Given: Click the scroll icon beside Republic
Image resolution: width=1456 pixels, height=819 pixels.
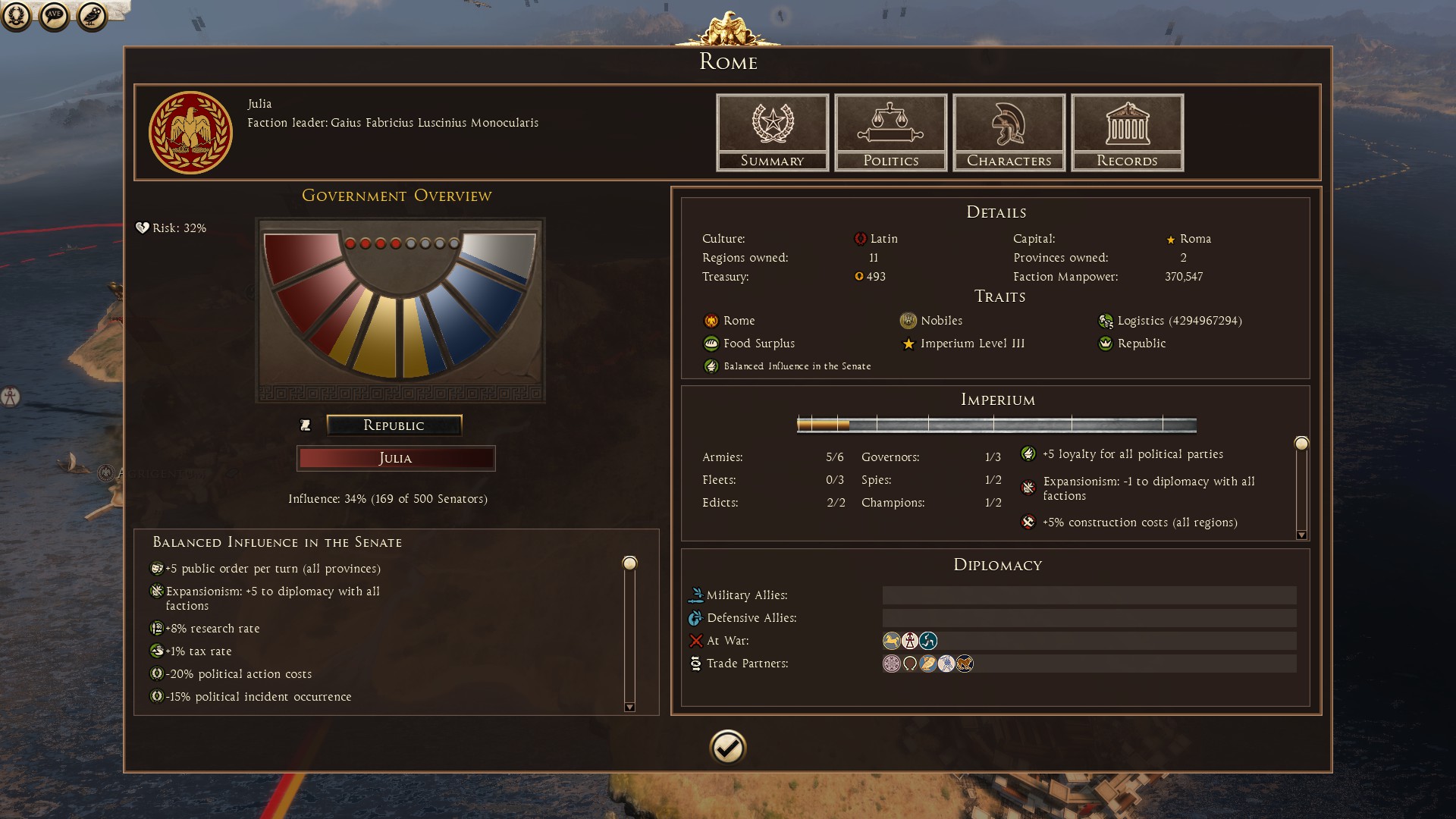Looking at the screenshot, I should point(306,425).
